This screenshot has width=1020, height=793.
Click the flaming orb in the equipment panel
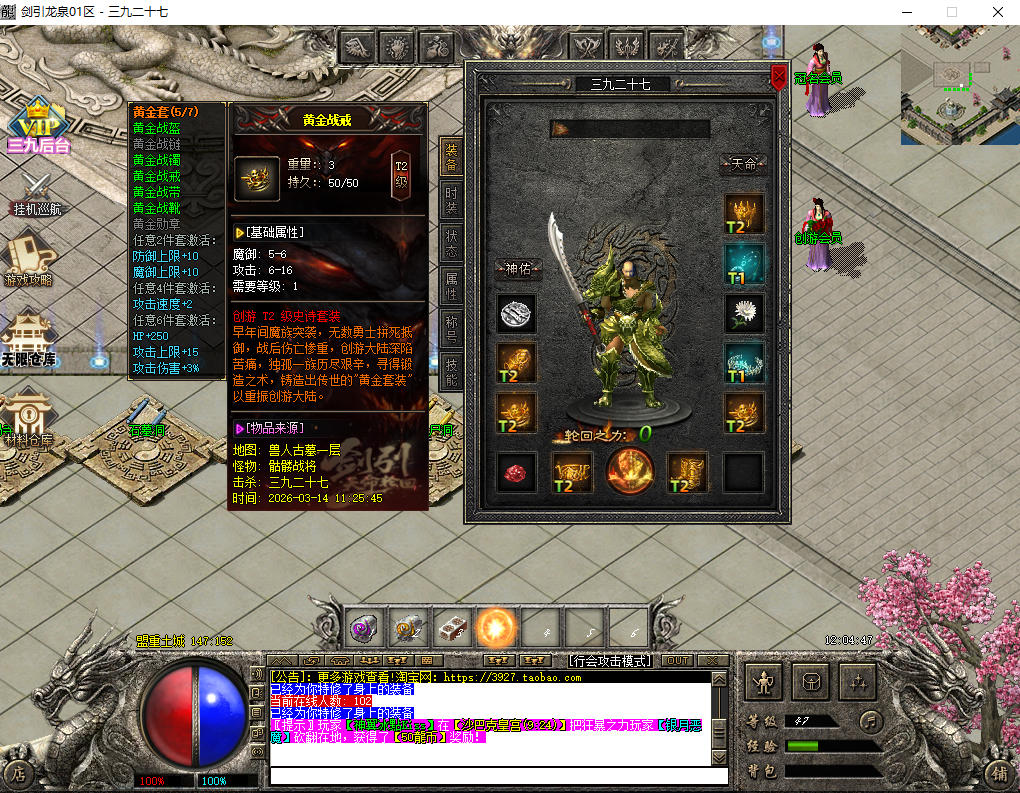pyautogui.click(x=630, y=472)
